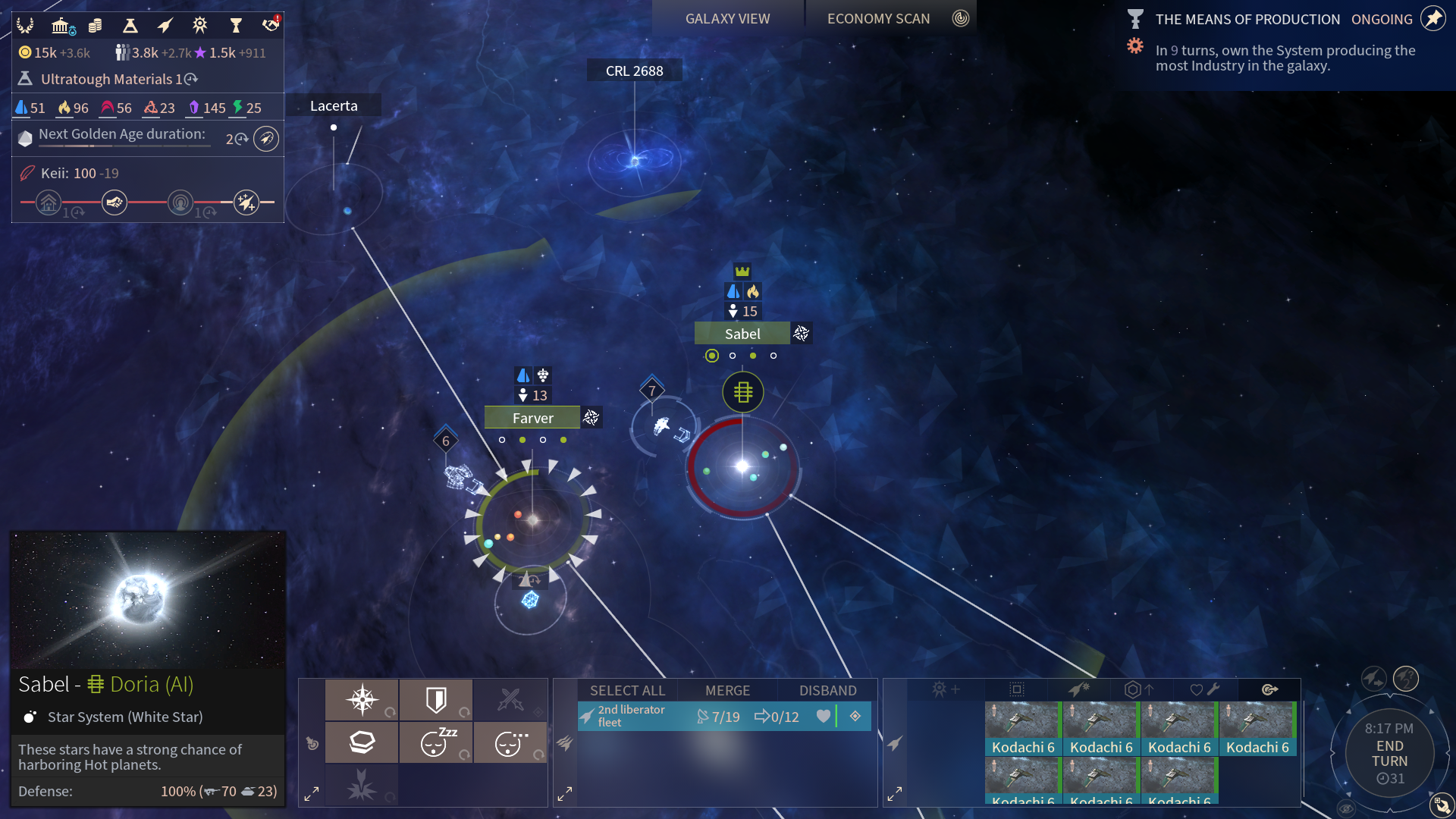Open the economy screen (coin stack icon)
Viewport: 1456px width, 819px height.
click(x=96, y=26)
